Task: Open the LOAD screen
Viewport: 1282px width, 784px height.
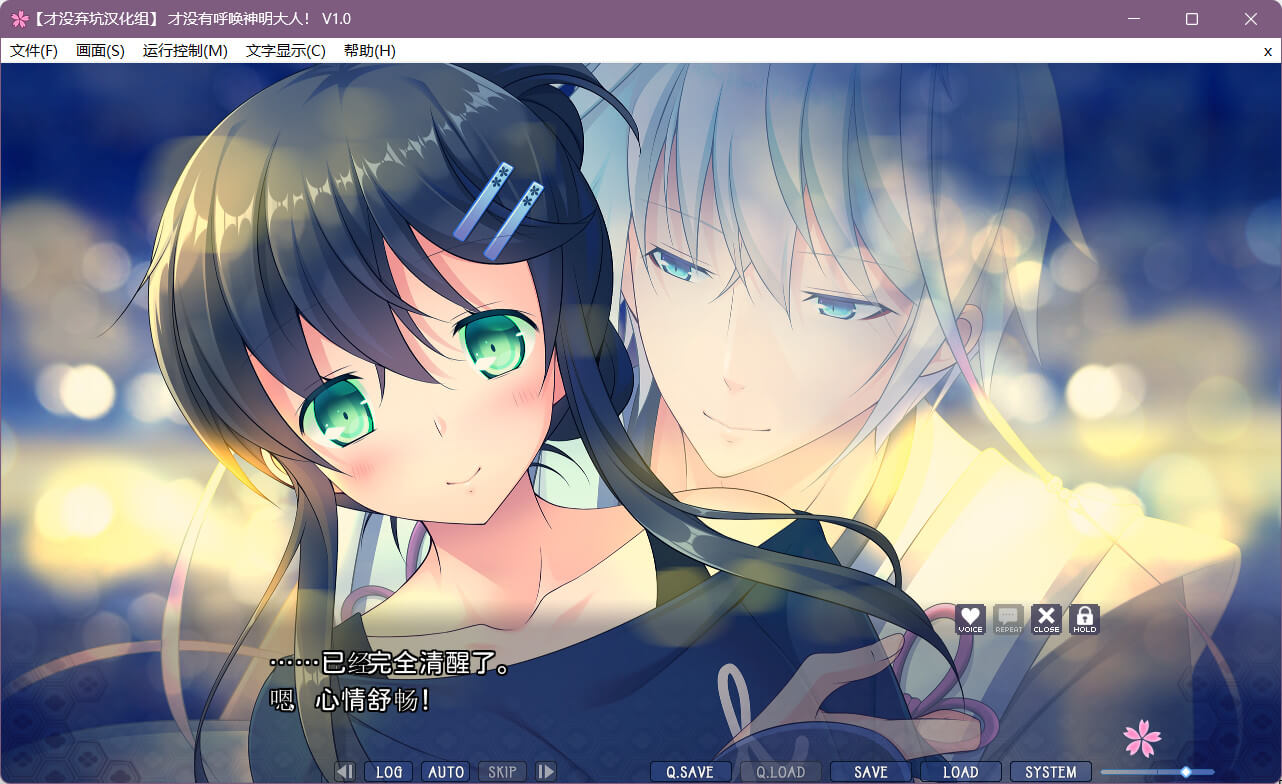Action: (960, 772)
